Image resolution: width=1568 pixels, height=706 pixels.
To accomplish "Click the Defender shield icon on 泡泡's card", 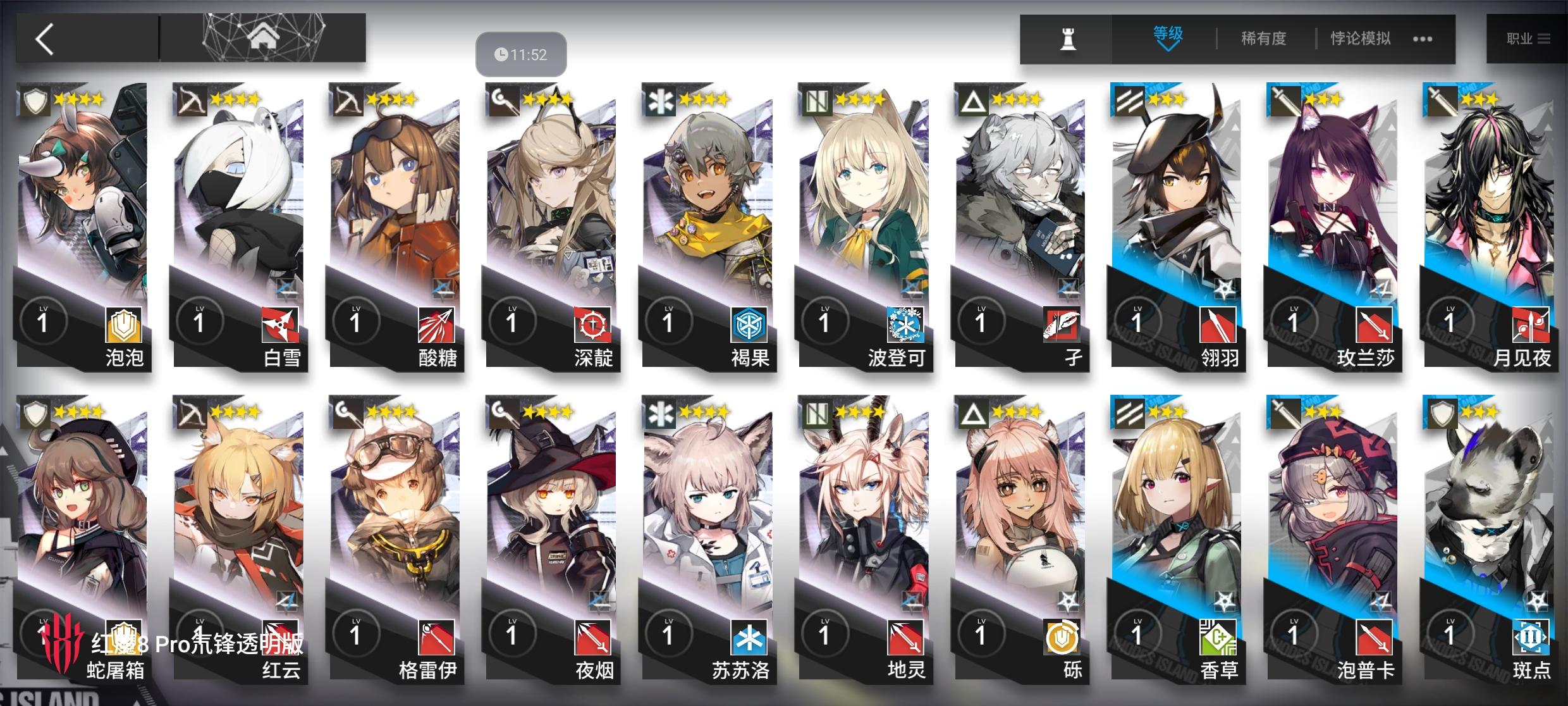I will [35, 101].
